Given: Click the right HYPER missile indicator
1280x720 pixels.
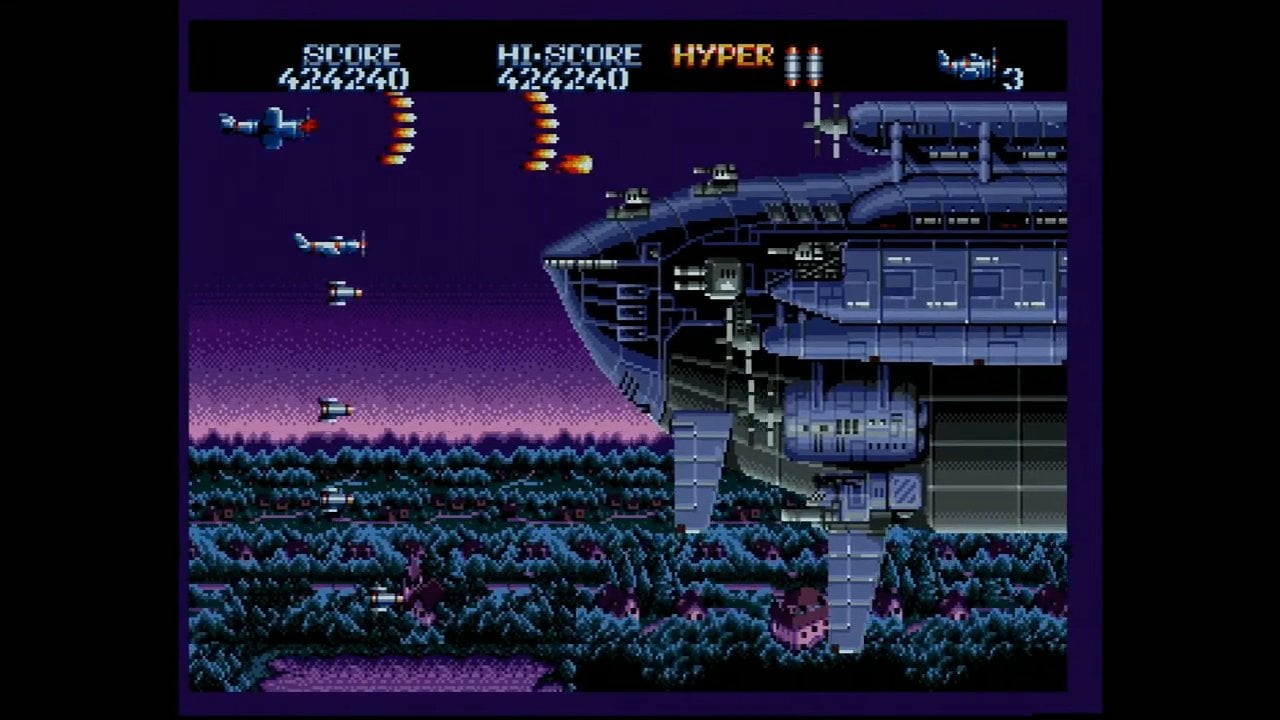Looking at the screenshot, I should coord(815,65).
